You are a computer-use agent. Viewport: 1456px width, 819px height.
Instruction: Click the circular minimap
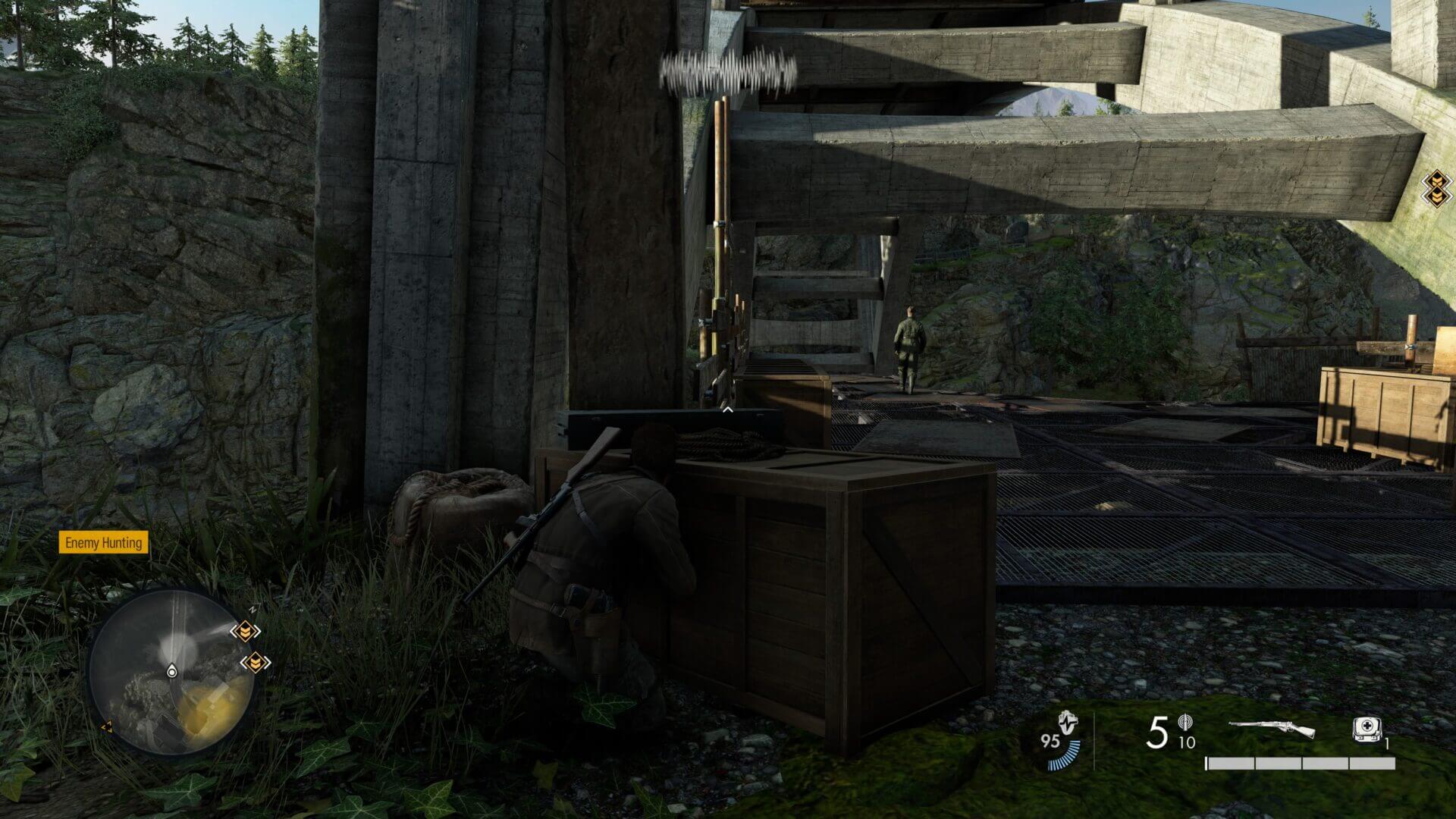click(x=171, y=673)
